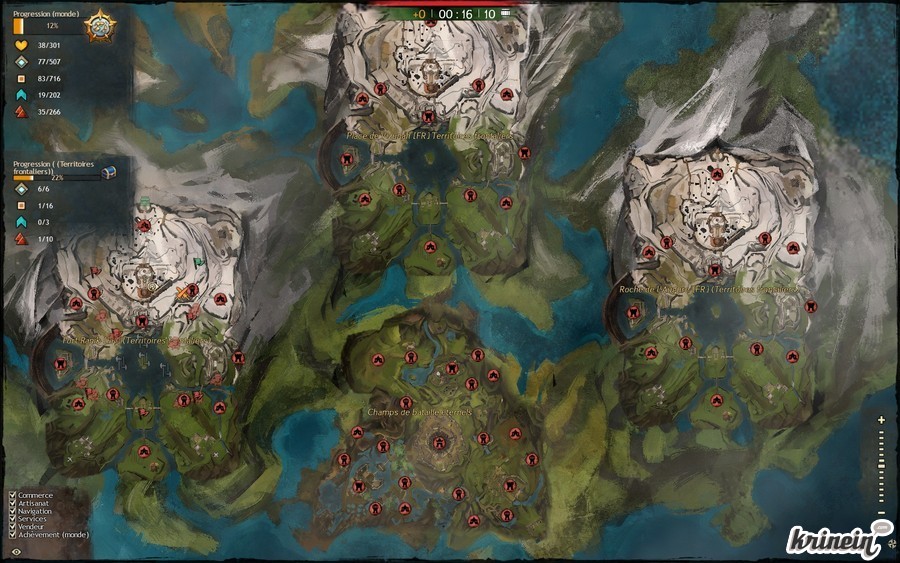Select the Champs de bataille éternels map label

420,412
